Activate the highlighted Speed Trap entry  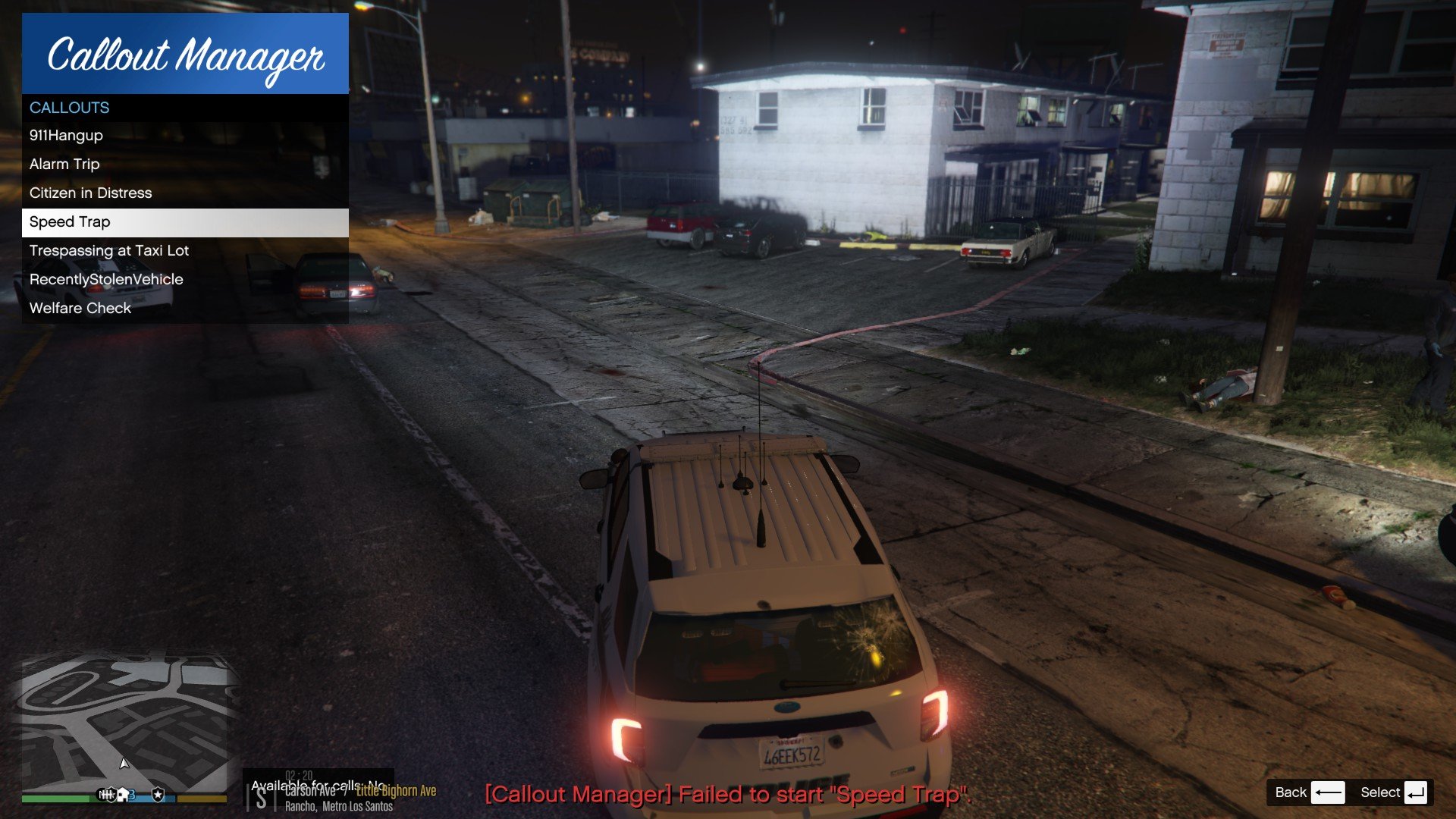coord(184,222)
